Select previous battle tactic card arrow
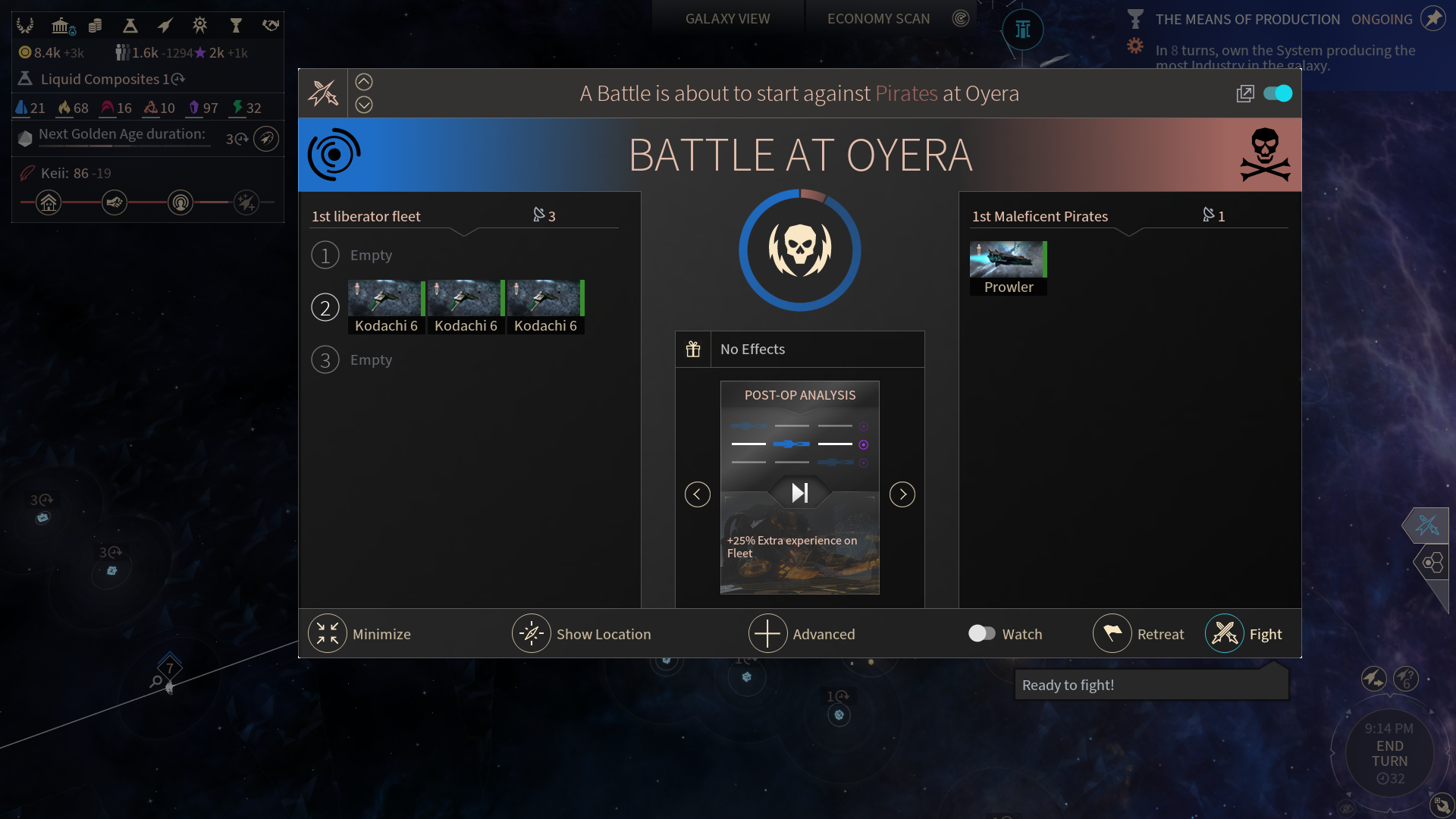 pyautogui.click(x=698, y=494)
